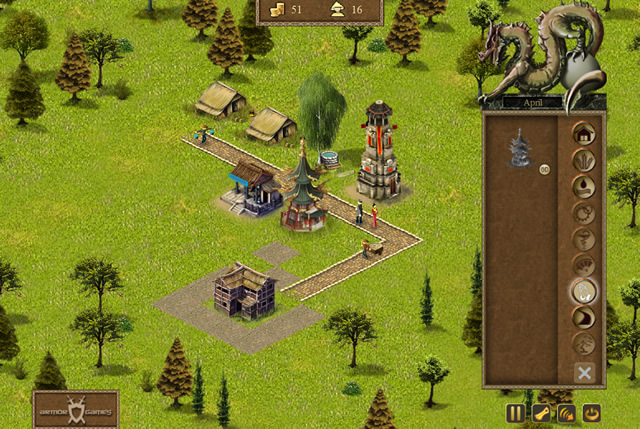This screenshot has height=429, width=640.
Task: Open the wheat farming category
Action: [583, 160]
